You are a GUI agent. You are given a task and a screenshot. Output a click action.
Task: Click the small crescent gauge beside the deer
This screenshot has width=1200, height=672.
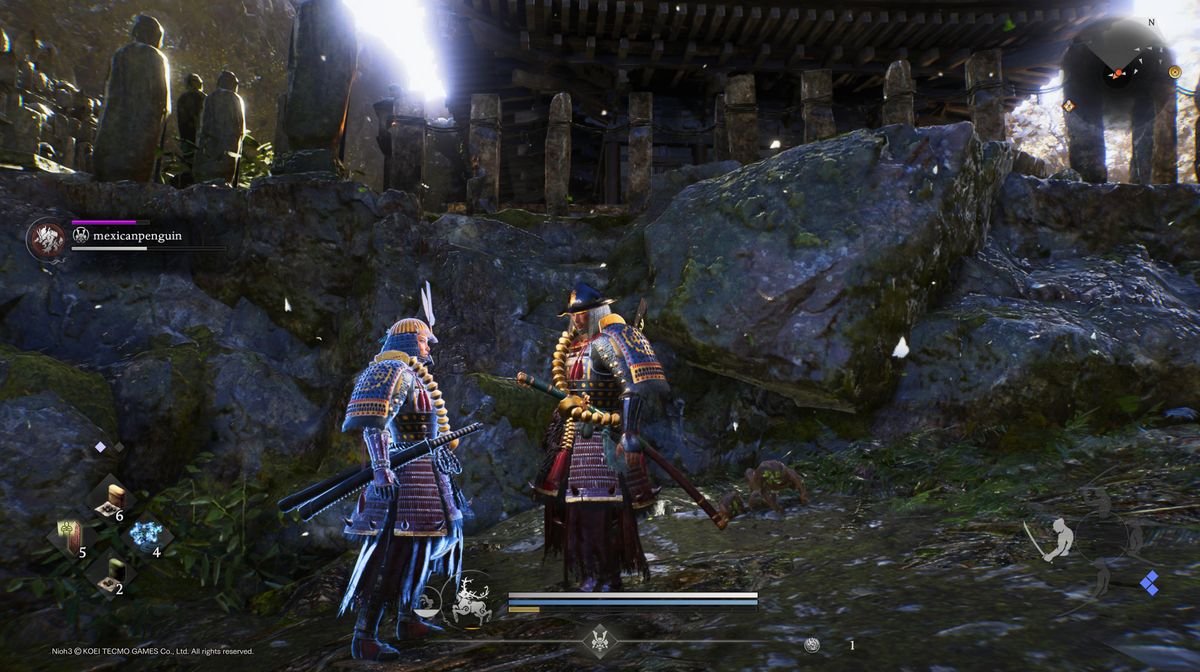click(x=427, y=603)
